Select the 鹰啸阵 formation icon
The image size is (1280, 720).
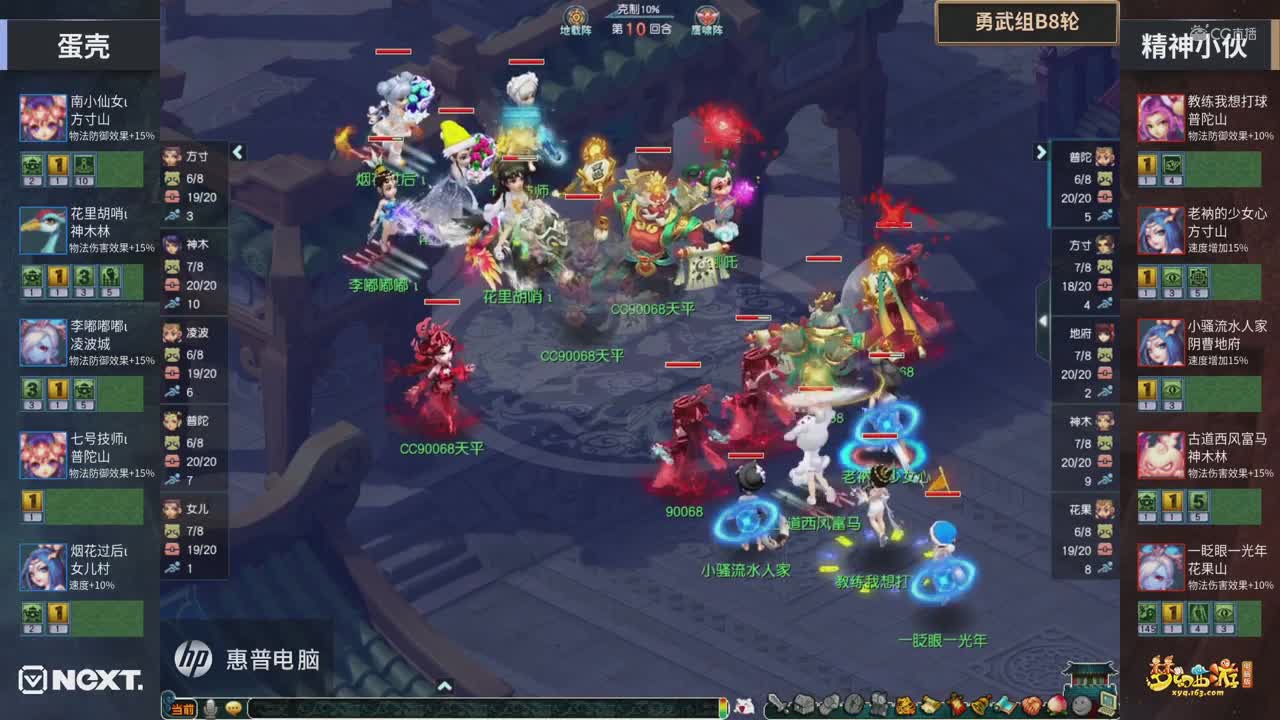(x=708, y=17)
